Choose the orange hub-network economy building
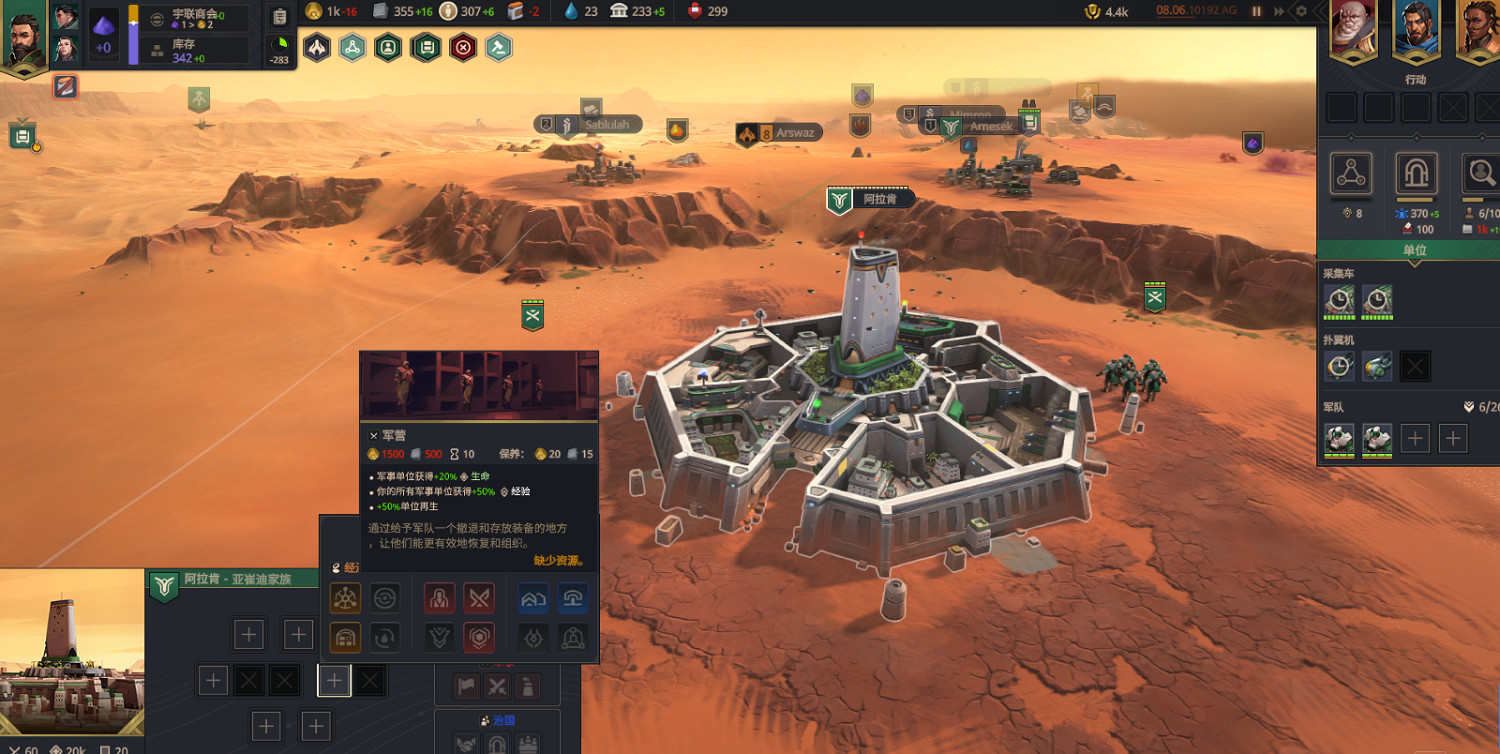This screenshot has width=1500, height=754. tap(346, 598)
